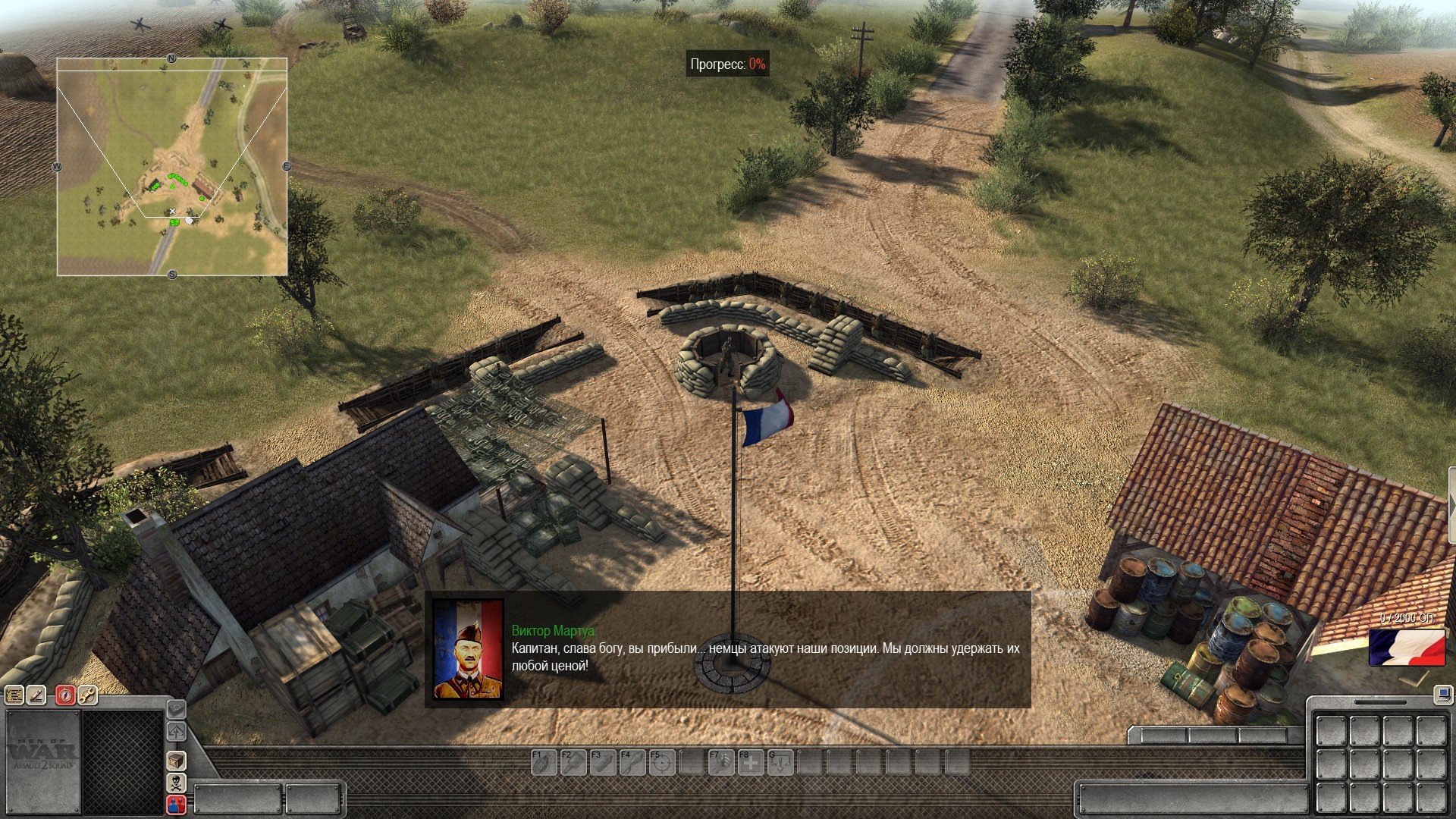Click the French flag reinforcement panel
The width and height of the screenshot is (1456, 819).
click(x=1407, y=647)
